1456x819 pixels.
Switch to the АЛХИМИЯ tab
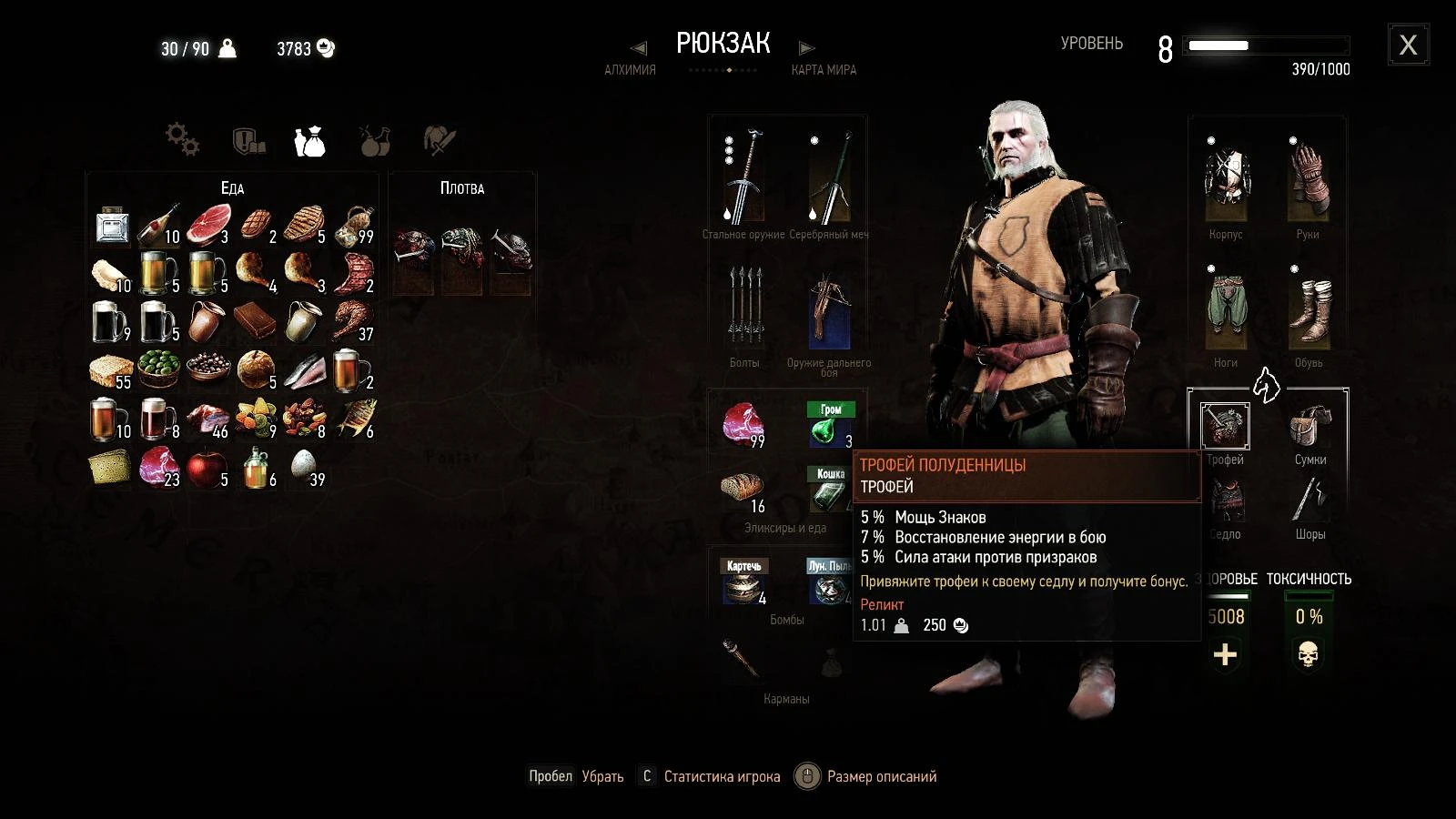tap(629, 69)
